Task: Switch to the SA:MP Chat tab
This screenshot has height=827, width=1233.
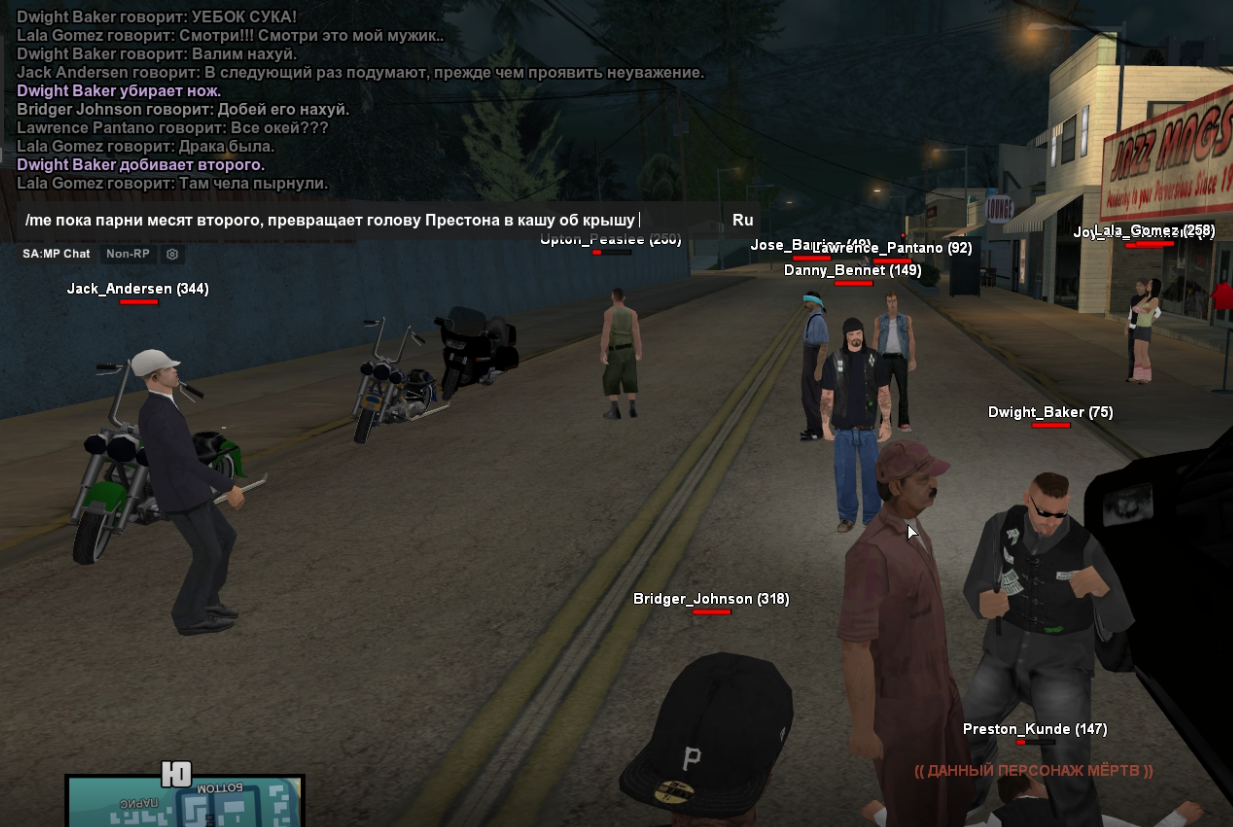Action: [57, 254]
